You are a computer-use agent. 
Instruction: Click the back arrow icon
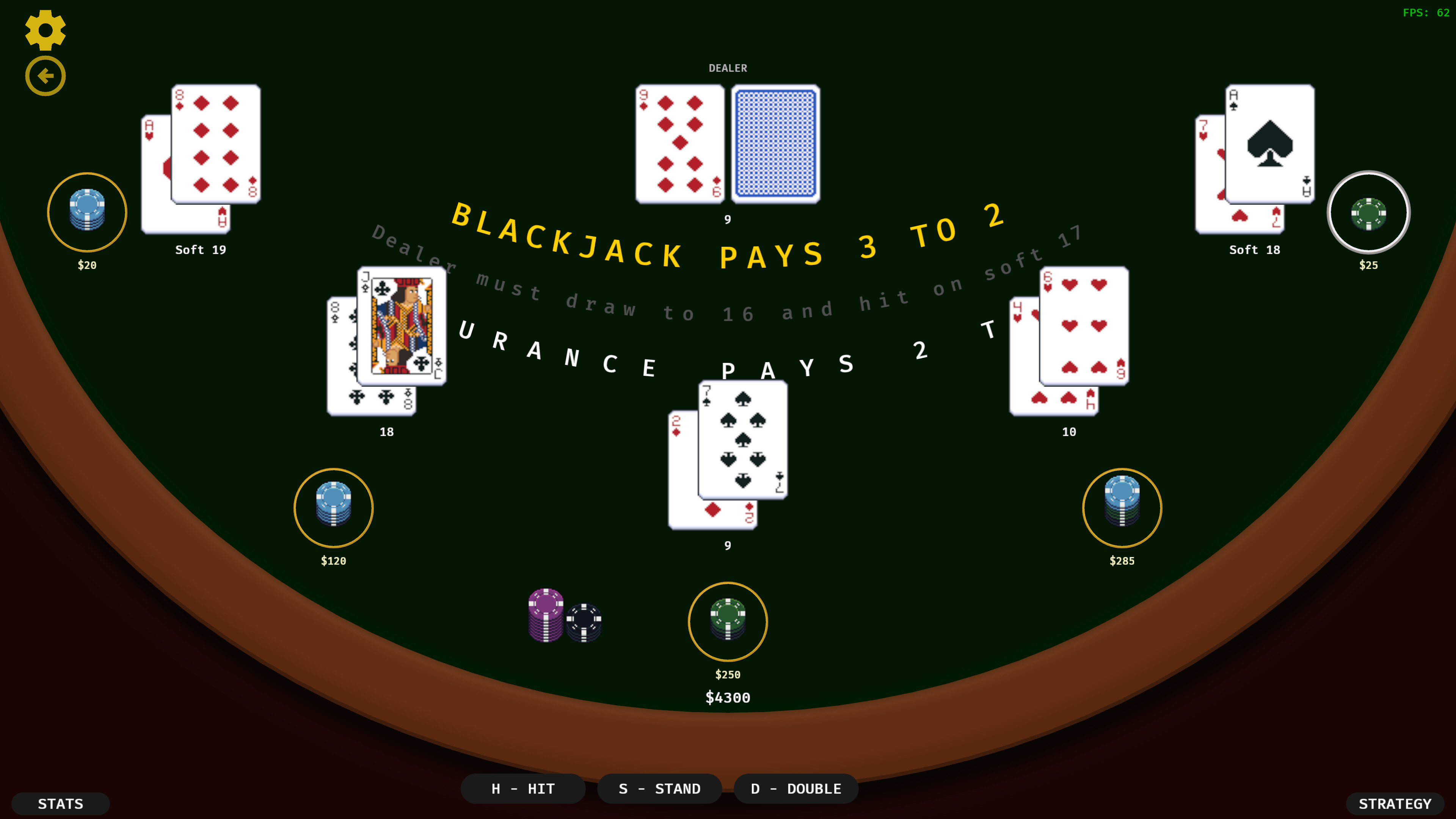45,75
